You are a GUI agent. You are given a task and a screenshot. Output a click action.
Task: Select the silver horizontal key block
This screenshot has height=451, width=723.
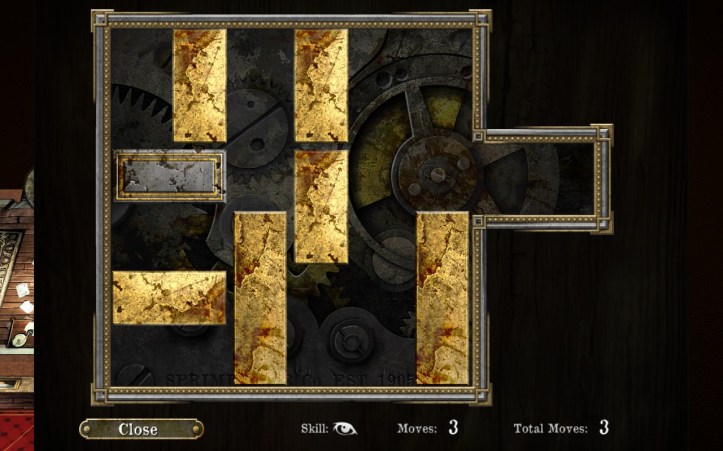(x=170, y=176)
